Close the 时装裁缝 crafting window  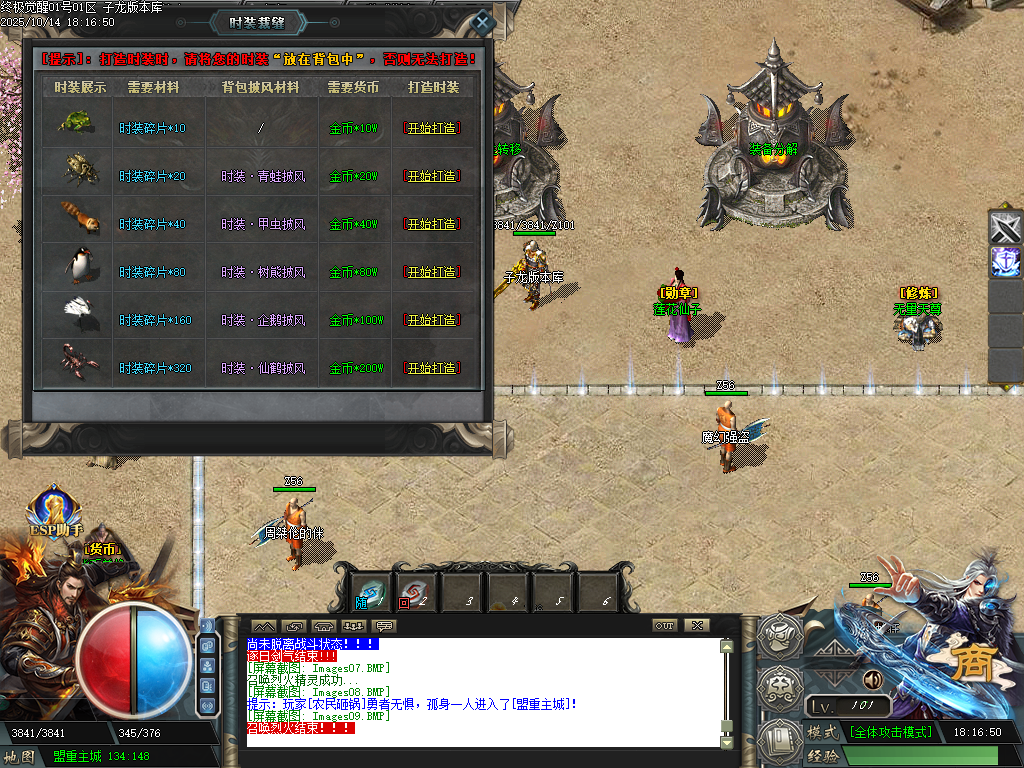coord(483,22)
